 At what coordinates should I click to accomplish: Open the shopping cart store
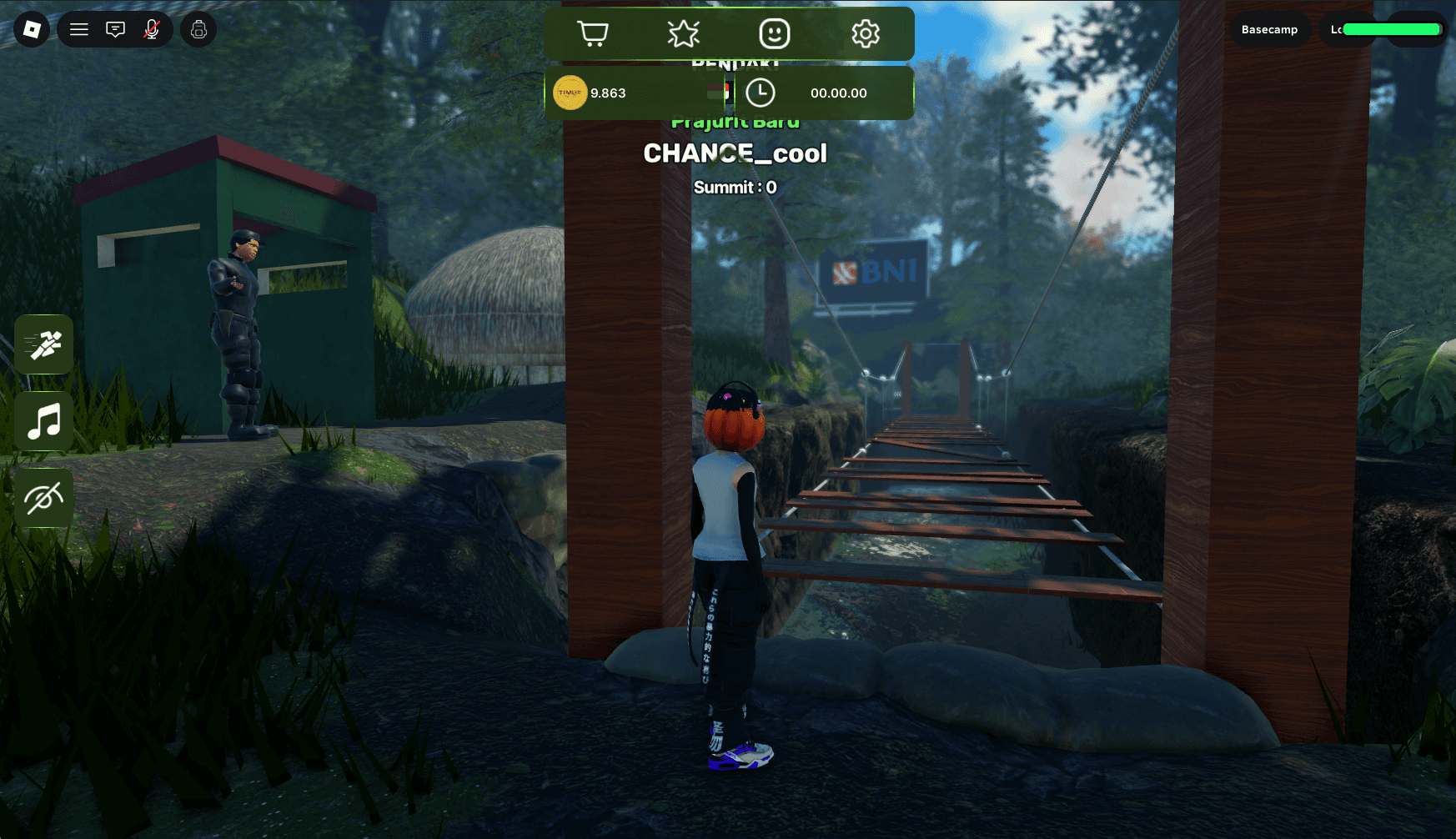pyautogui.click(x=593, y=34)
